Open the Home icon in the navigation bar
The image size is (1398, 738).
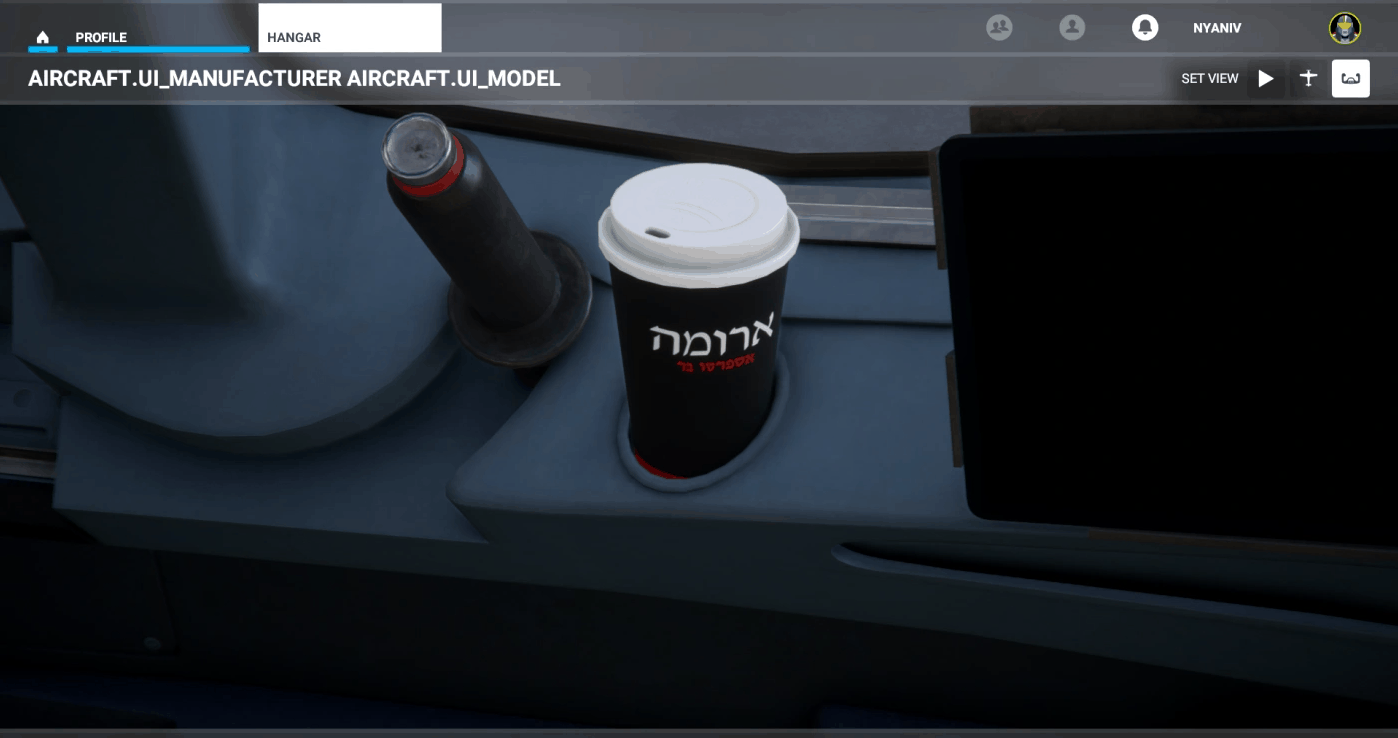[x=42, y=35]
